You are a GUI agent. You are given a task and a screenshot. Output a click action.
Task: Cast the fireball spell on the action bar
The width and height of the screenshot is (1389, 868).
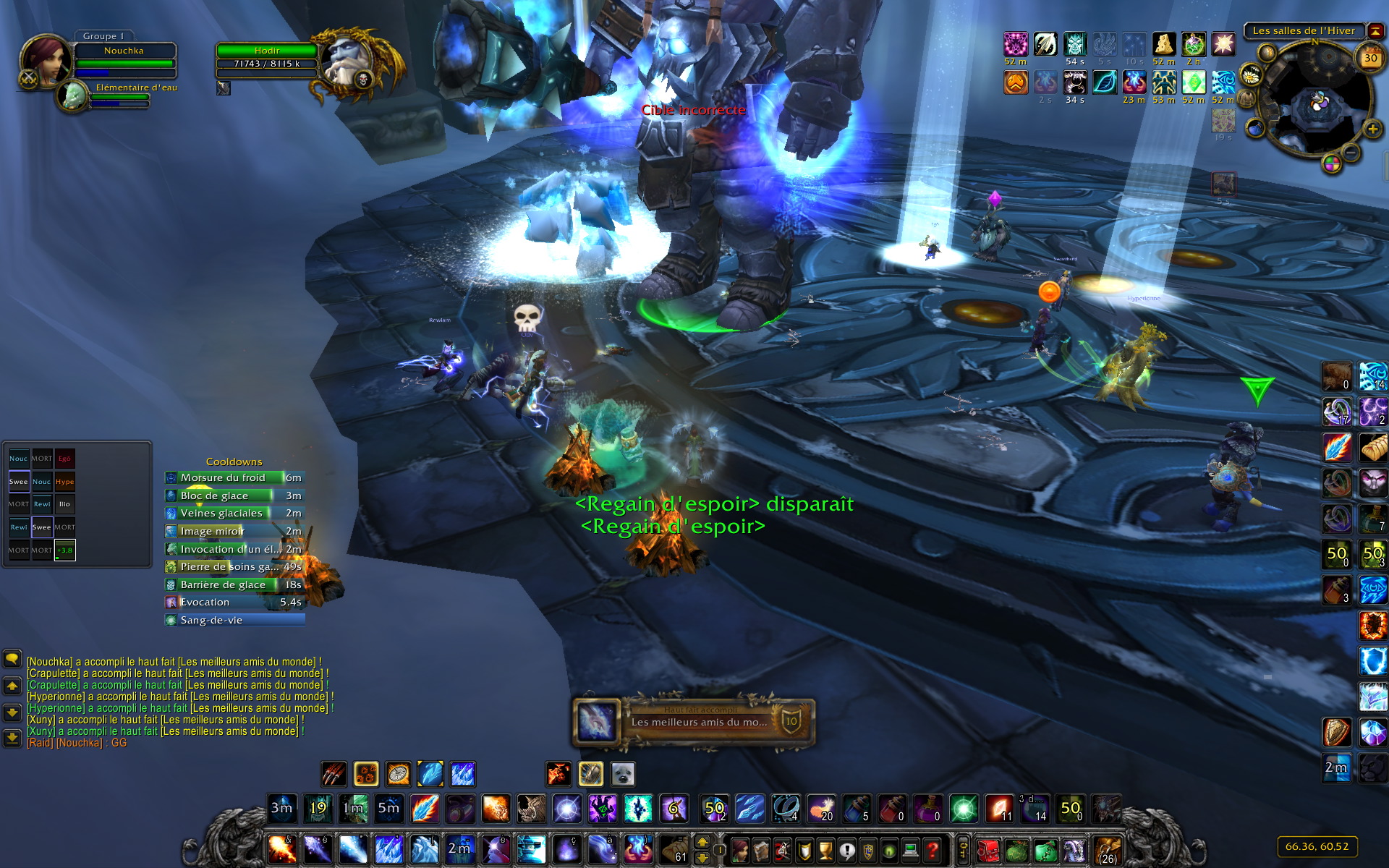[281, 849]
